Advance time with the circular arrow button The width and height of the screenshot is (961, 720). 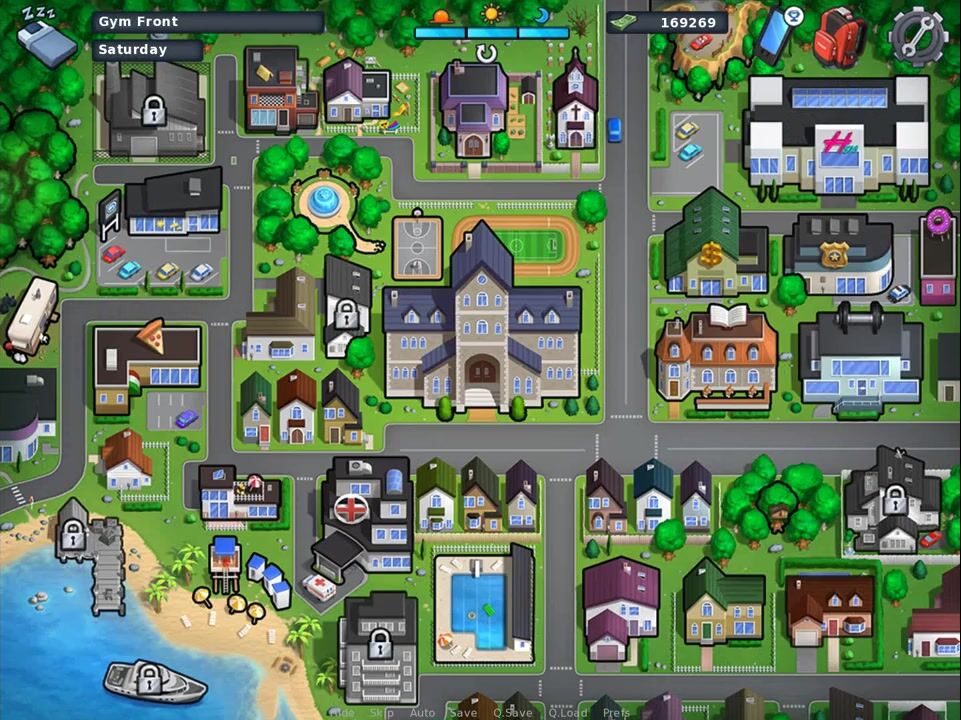[487, 53]
